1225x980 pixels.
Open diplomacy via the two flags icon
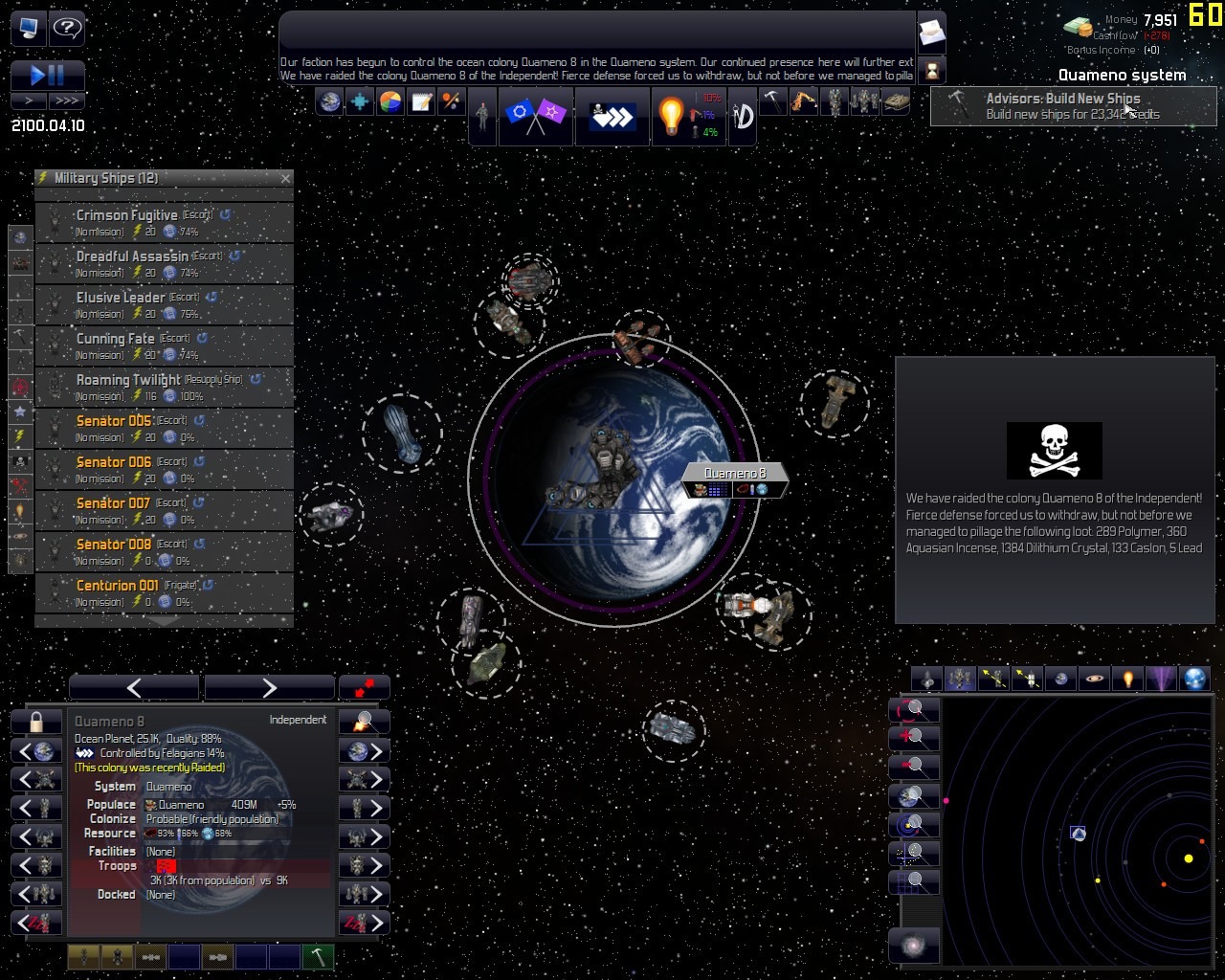(535, 116)
